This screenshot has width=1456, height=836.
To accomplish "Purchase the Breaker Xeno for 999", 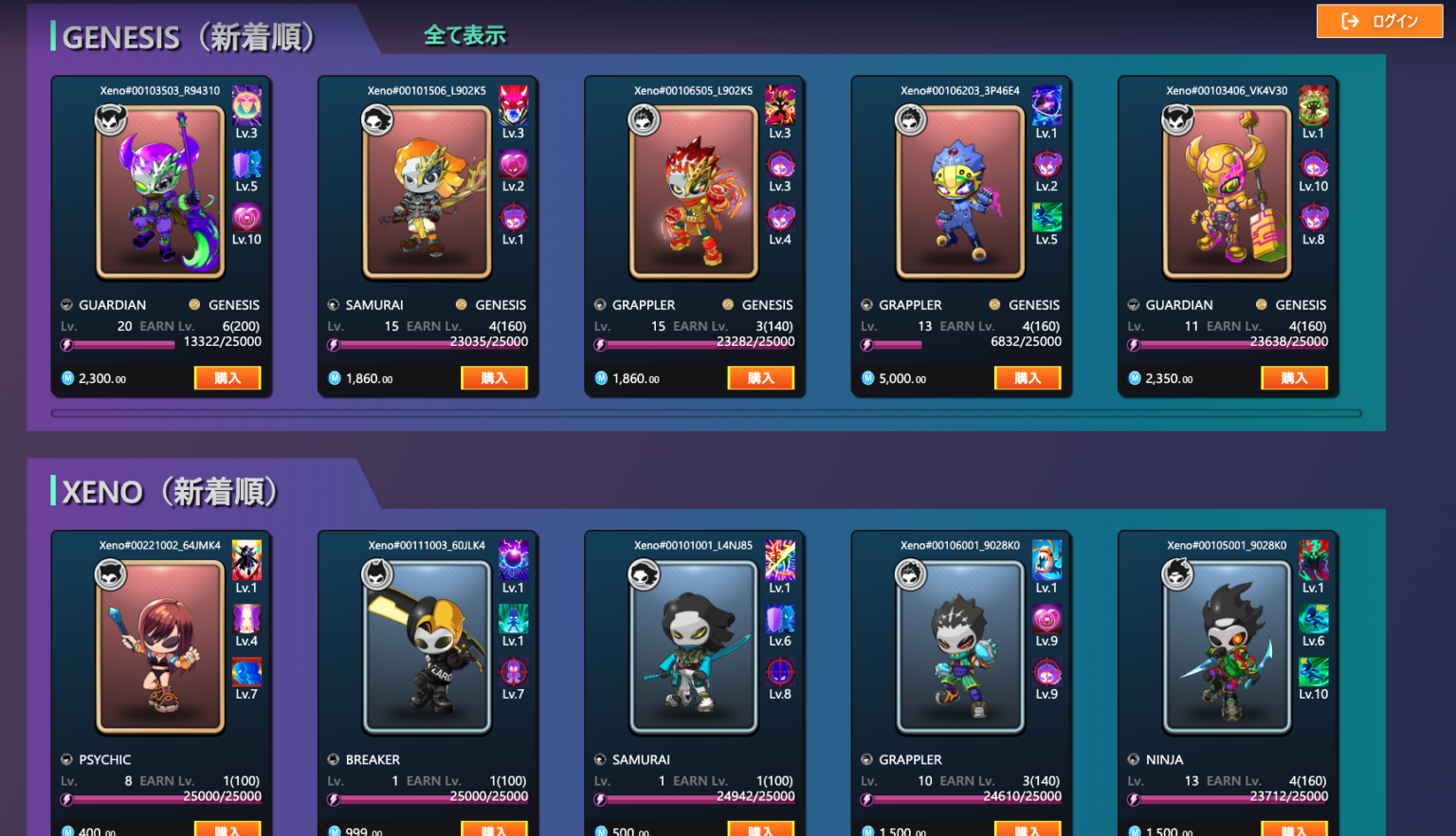I will [x=494, y=830].
